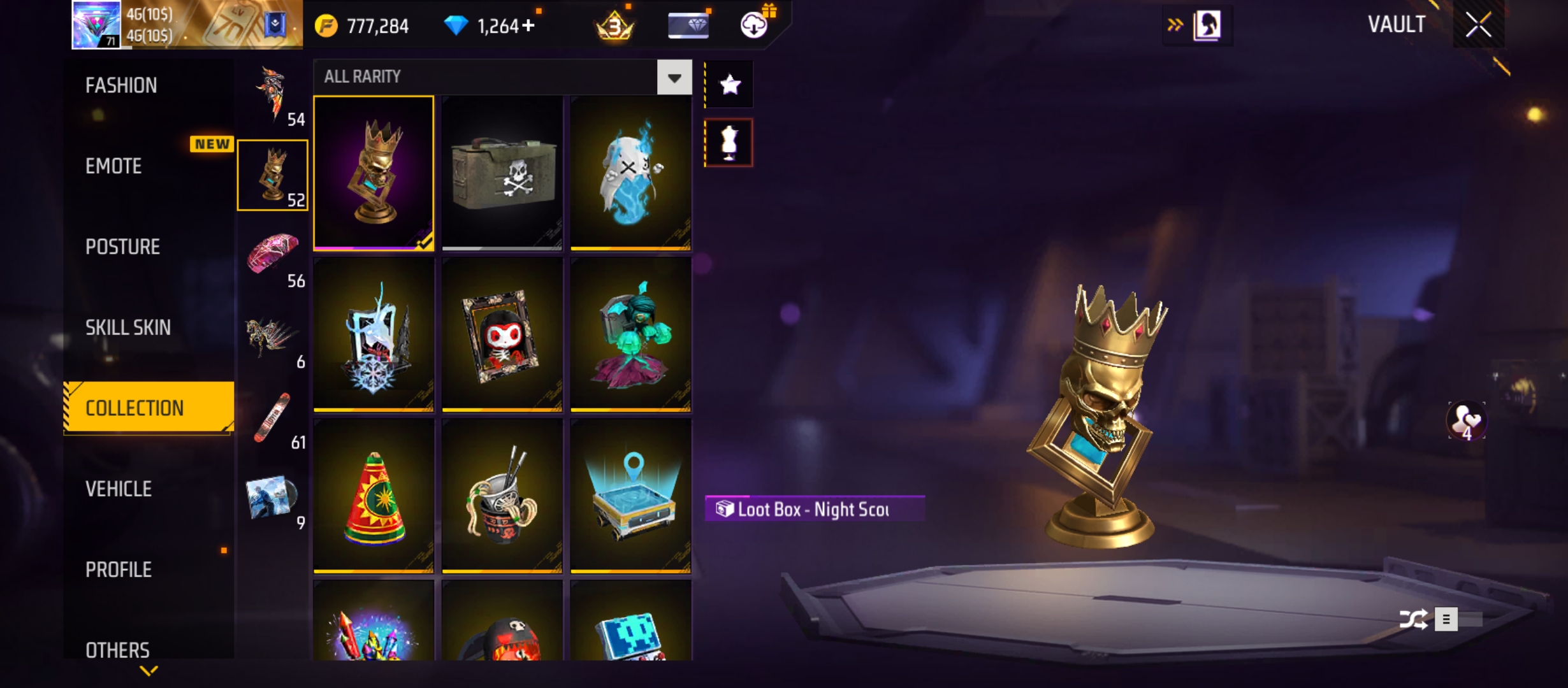Show the Profile category

point(119,570)
